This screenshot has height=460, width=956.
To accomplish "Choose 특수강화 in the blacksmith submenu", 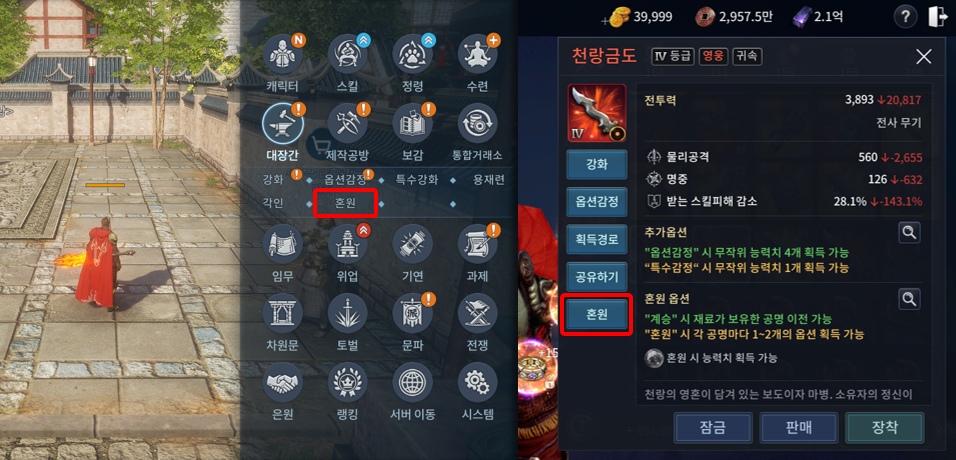I will (416, 179).
